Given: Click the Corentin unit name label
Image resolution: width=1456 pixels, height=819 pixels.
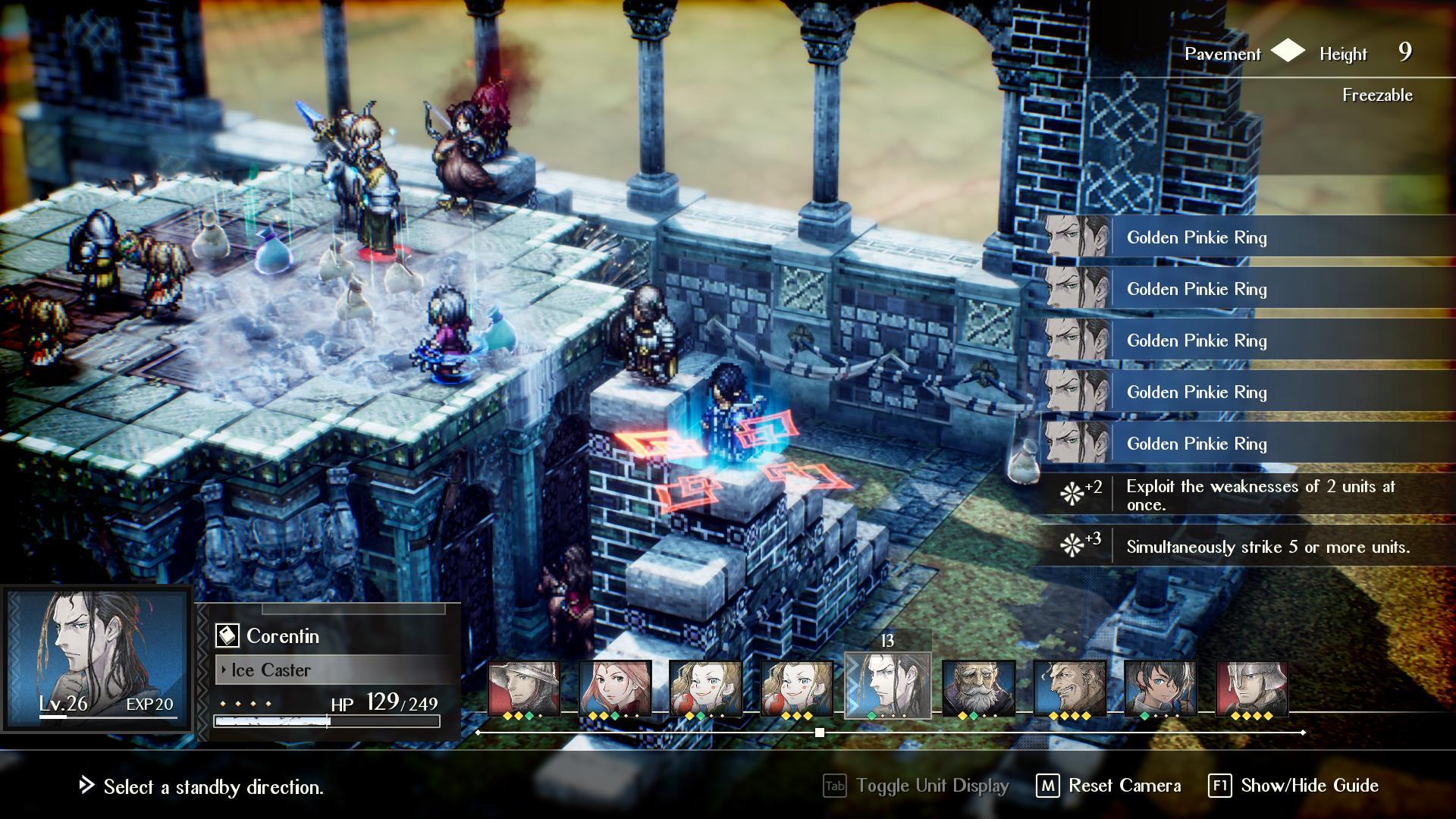Looking at the screenshot, I should pyautogui.click(x=282, y=636).
